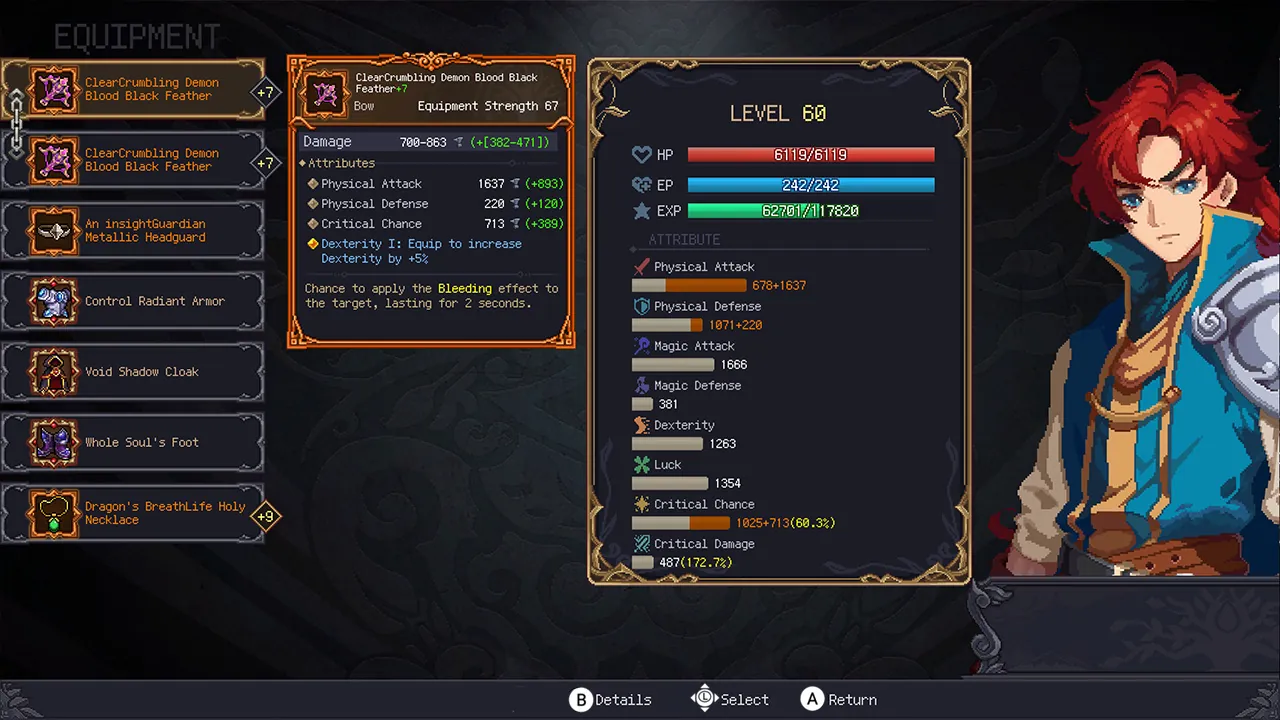
Task: Select the Magic Attack staff icon
Action: pyautogui.click(x=640, y=345)
